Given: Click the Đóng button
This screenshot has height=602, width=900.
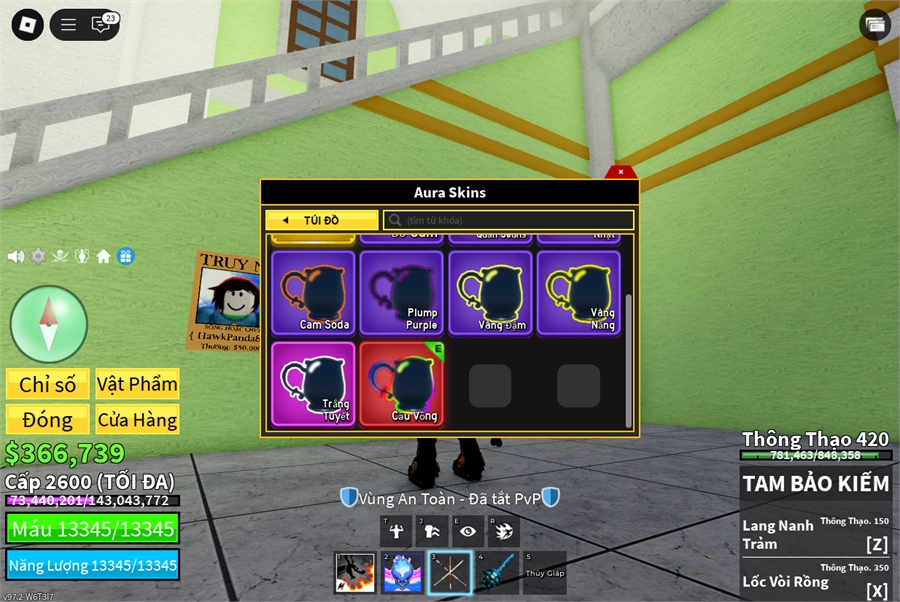Looking at the screenshot, I should click(x=48, y=419).
